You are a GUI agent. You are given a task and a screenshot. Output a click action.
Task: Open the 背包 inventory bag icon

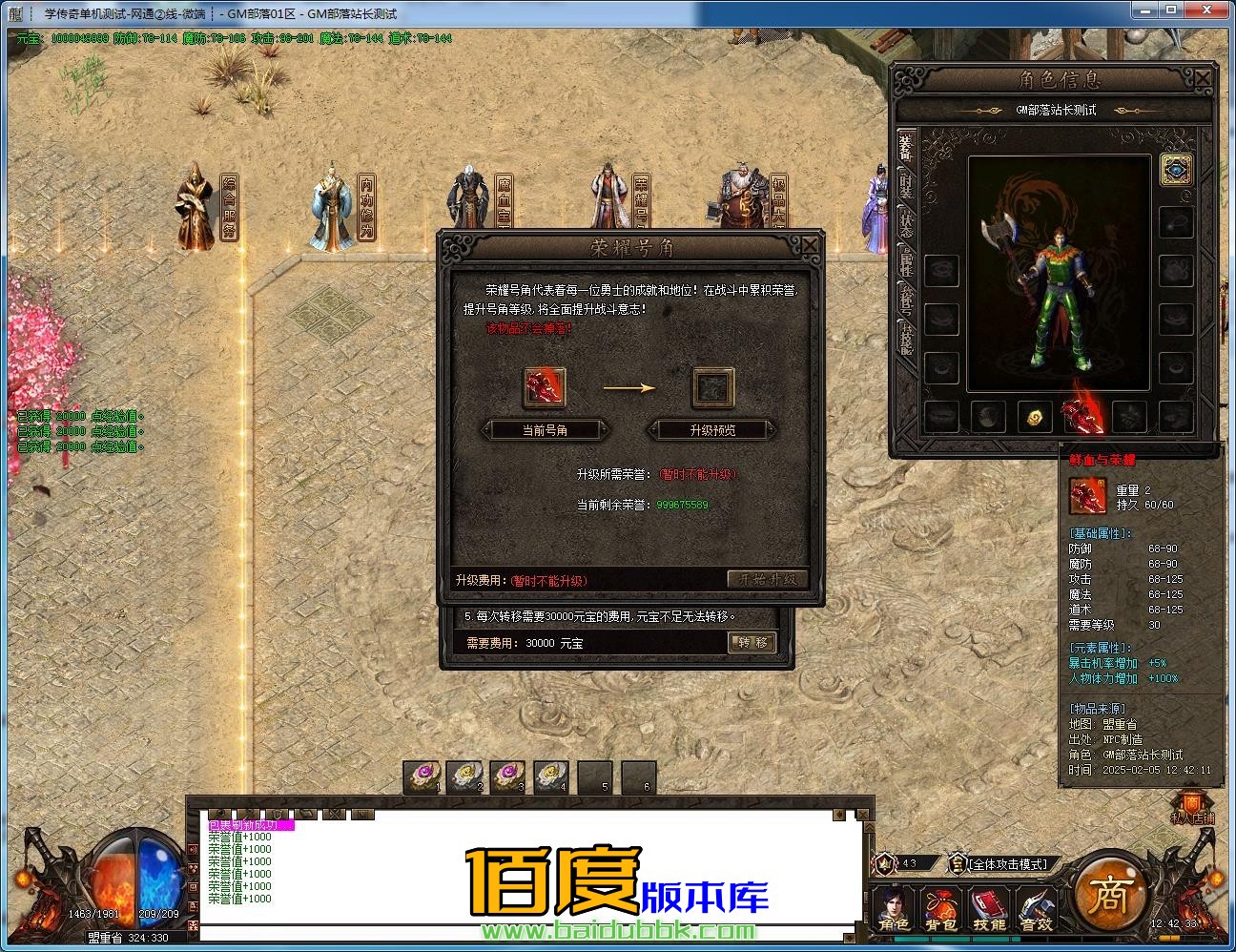[940, 901]
